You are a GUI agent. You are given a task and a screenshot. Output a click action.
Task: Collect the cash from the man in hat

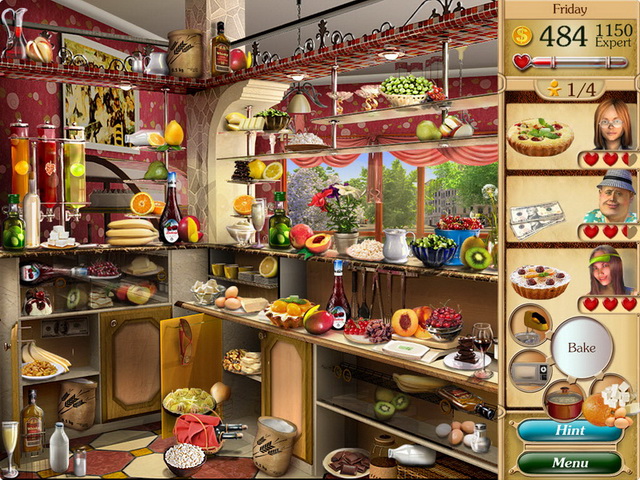click(537, 219)
